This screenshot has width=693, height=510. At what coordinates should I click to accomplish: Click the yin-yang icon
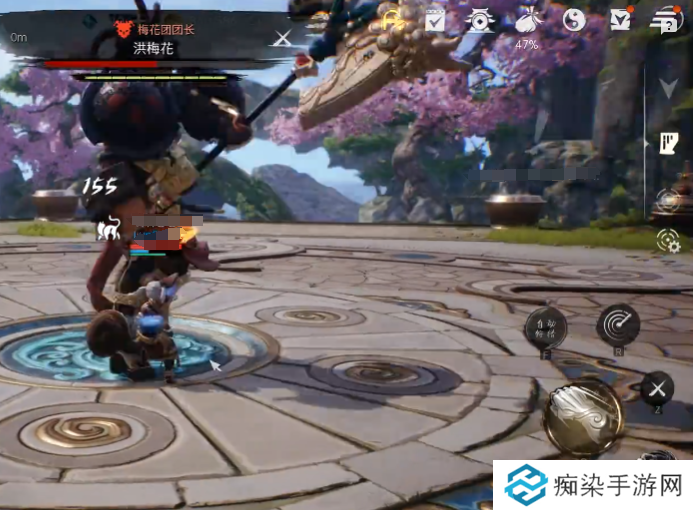(x=574, y=19)
